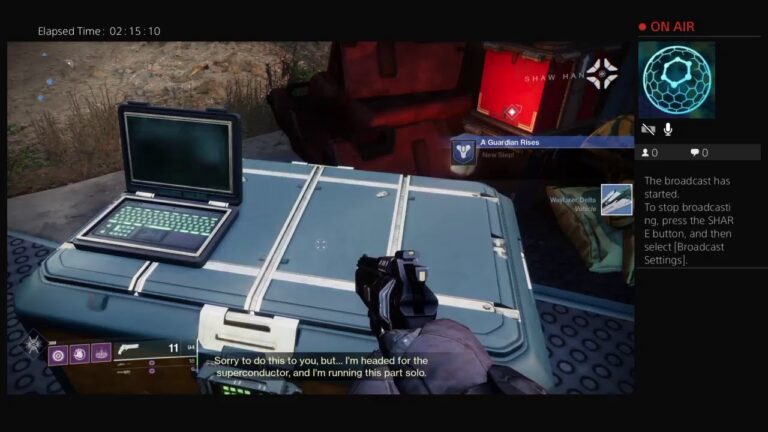768x432 pixels.
Task: Show the broadcast viewer count
Action: [648, 153]
